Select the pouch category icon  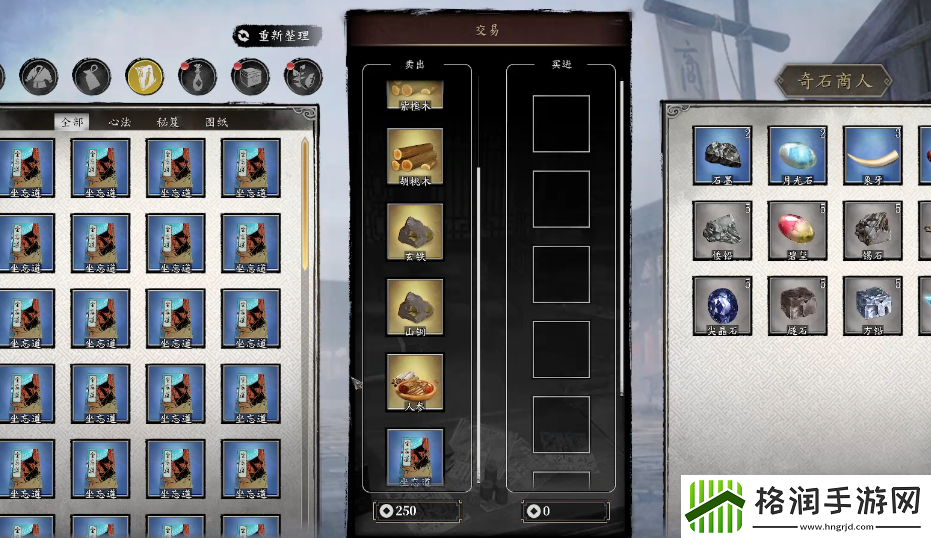pos(91,75)
